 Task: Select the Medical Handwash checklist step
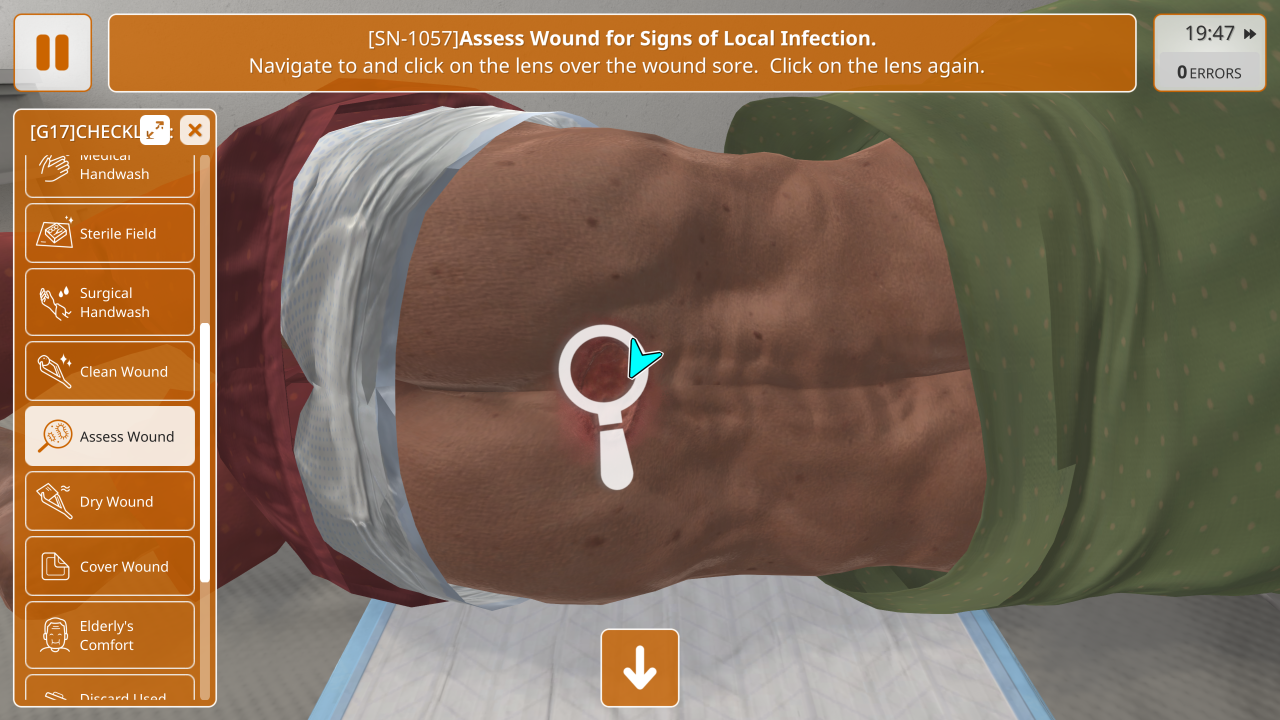[110, 170]
